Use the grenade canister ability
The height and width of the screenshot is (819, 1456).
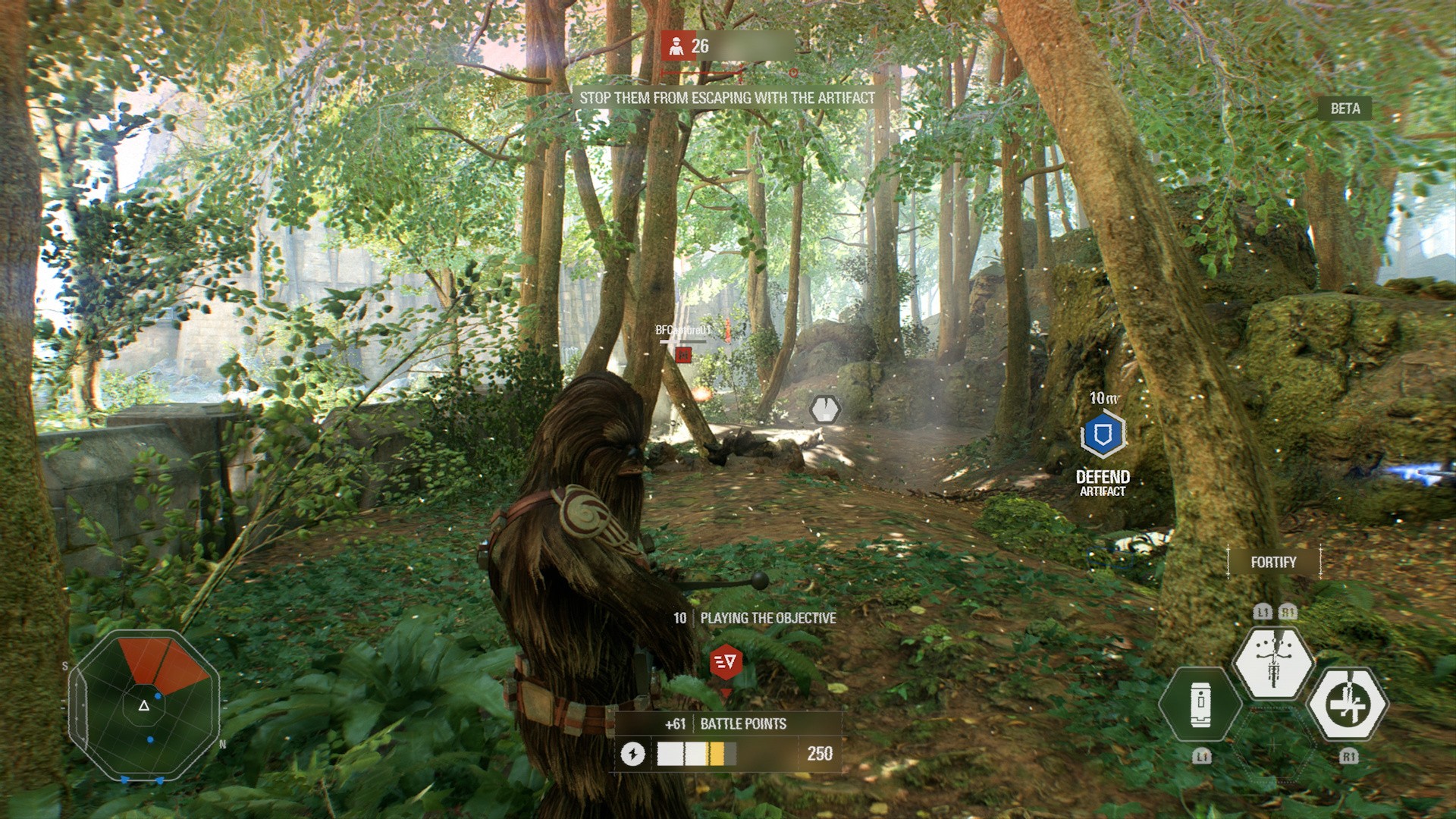click(x=1200, y=705)
